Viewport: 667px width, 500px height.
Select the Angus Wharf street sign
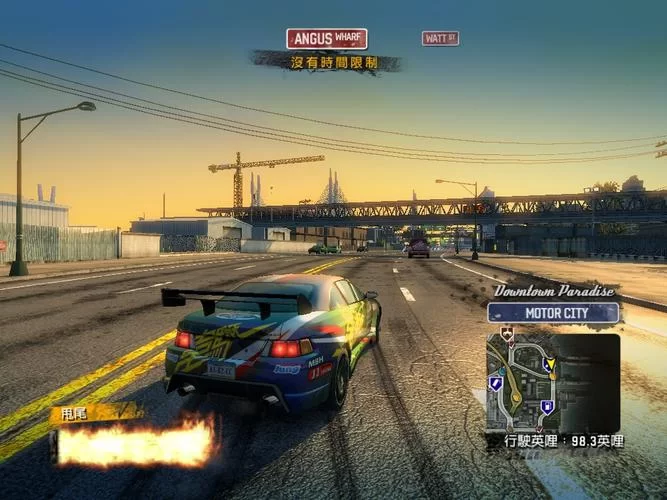point(326,39)
